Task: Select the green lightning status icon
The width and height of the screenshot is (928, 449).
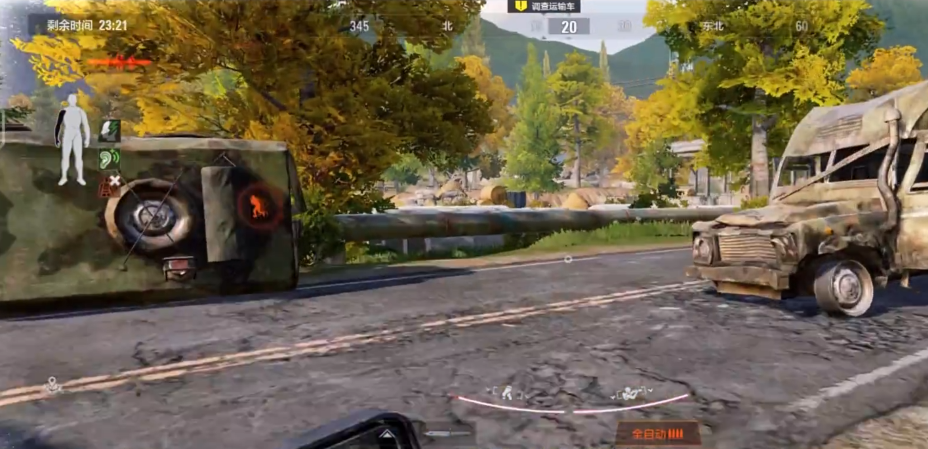Action: click(x=110, y=130)
